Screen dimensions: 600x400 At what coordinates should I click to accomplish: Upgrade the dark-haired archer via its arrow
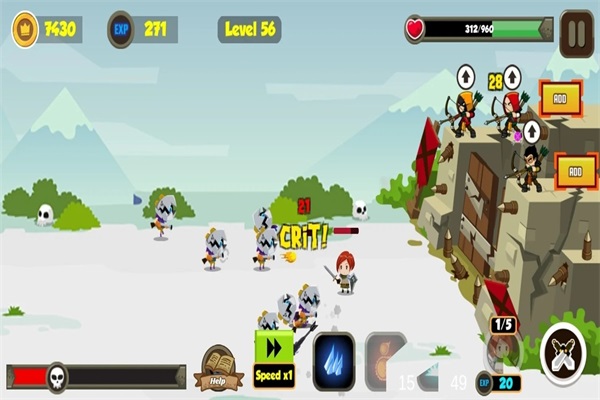(532, 132)
